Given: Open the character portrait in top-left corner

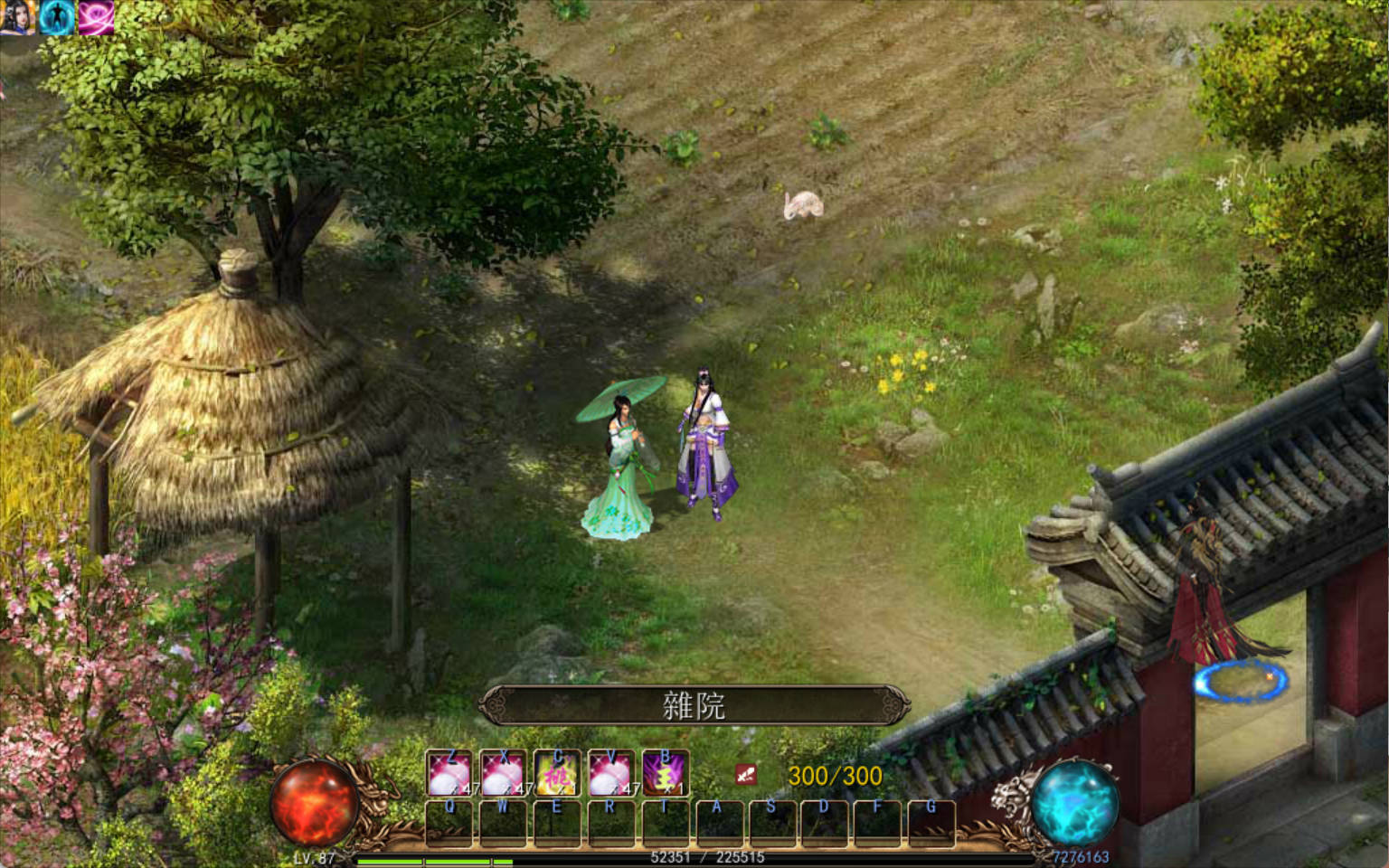Looking at the screenshot, I should [18, 18].
